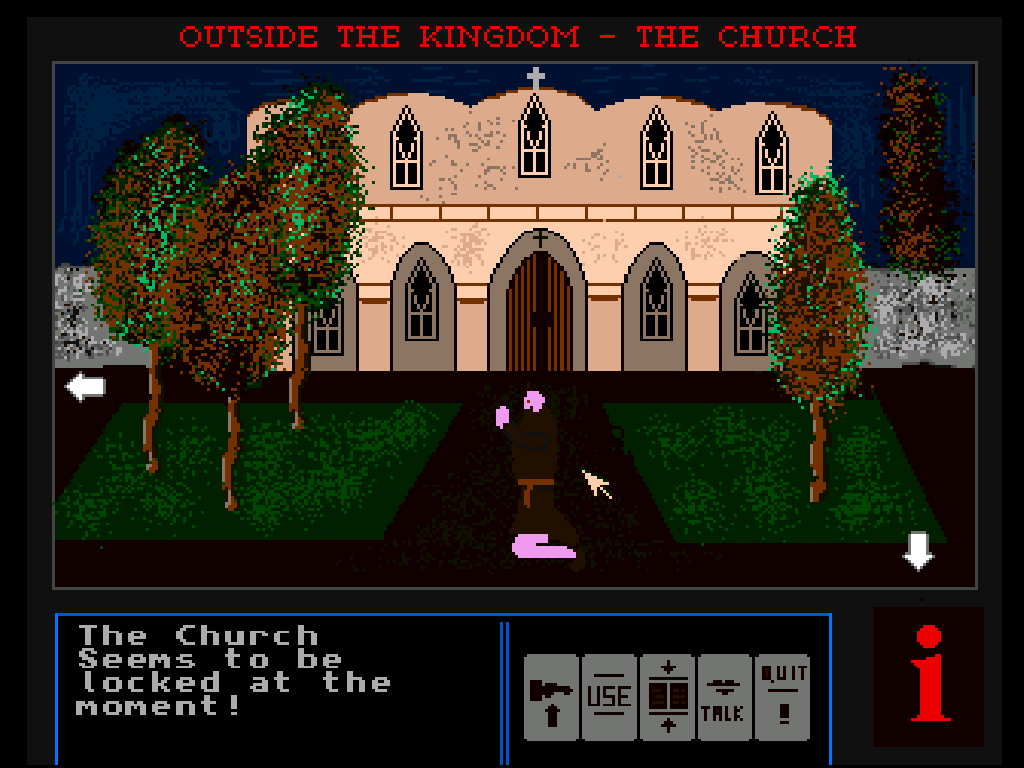Screen dimensions: 1024x768
Task: Open the book icon with crosses
Action: [667, 697]
